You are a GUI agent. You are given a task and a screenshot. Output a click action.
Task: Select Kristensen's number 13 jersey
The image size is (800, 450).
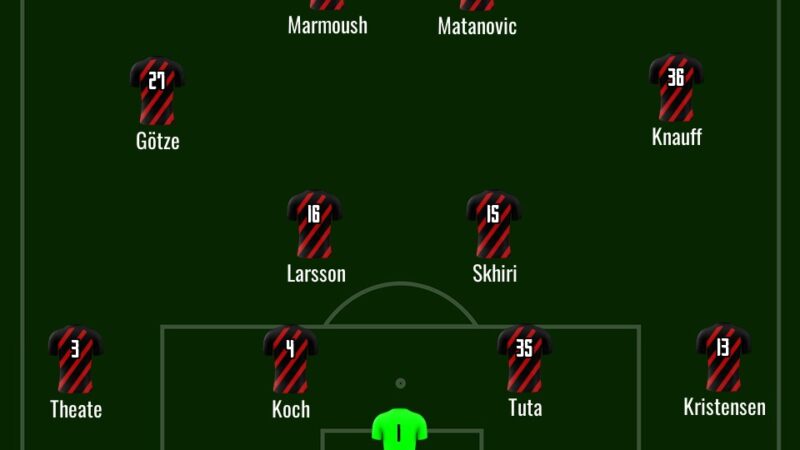tap(723, 358)
